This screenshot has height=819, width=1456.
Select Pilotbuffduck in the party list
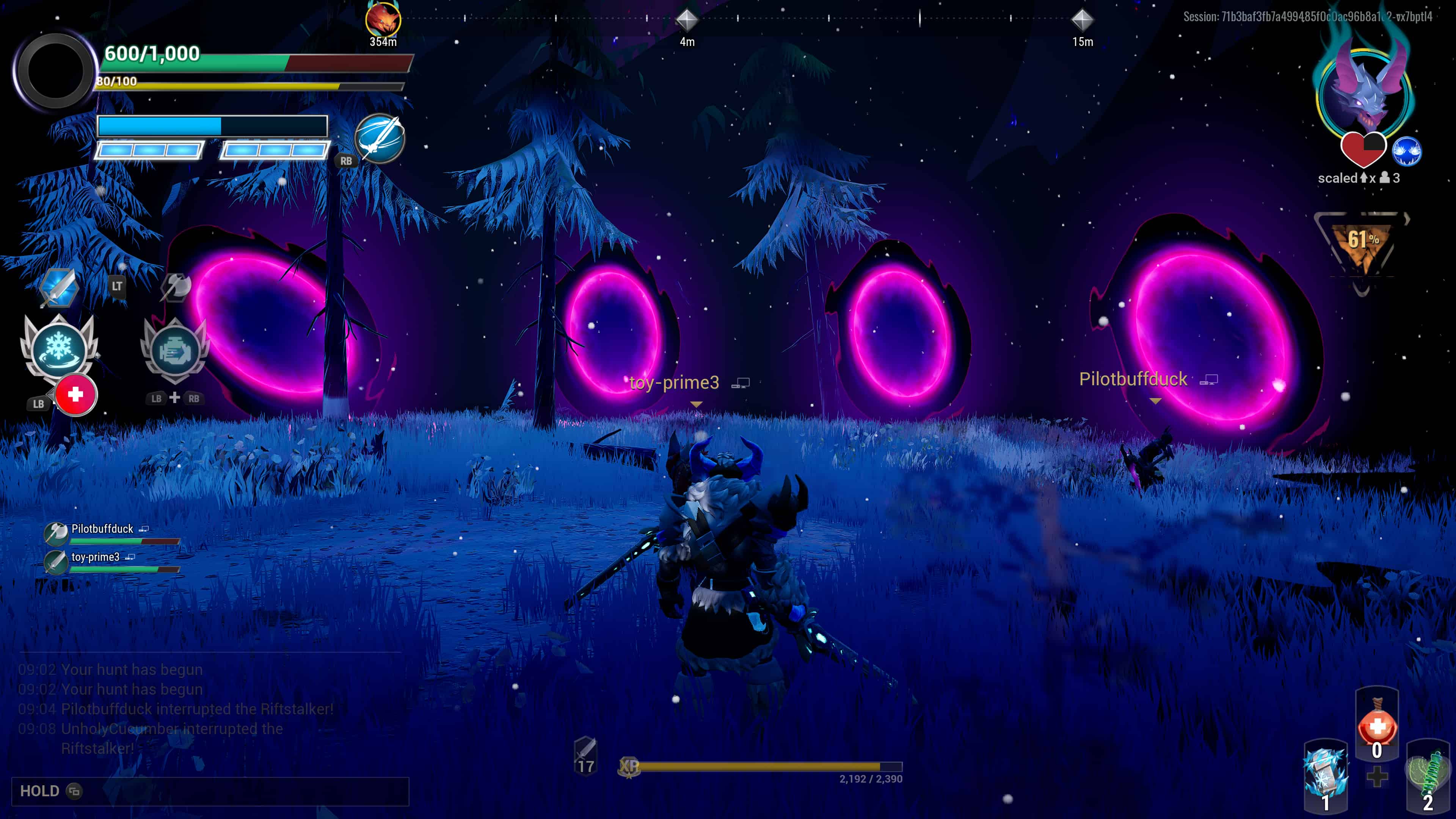pyautogui.click(x=102, y=529)
